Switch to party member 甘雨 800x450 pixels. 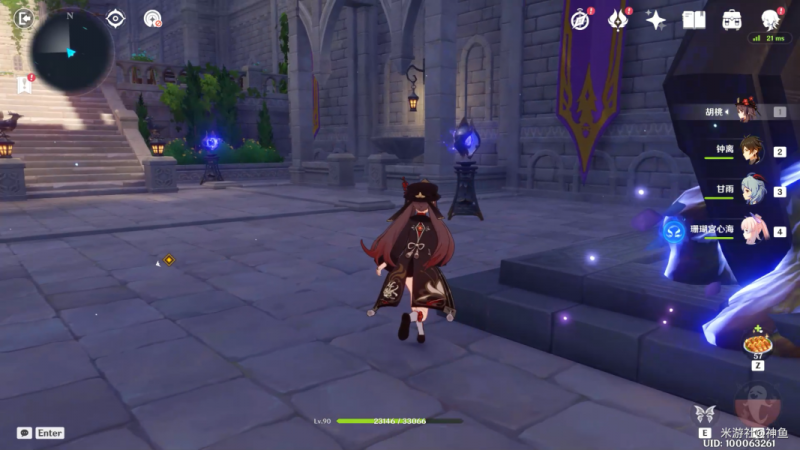pos(750,190)
